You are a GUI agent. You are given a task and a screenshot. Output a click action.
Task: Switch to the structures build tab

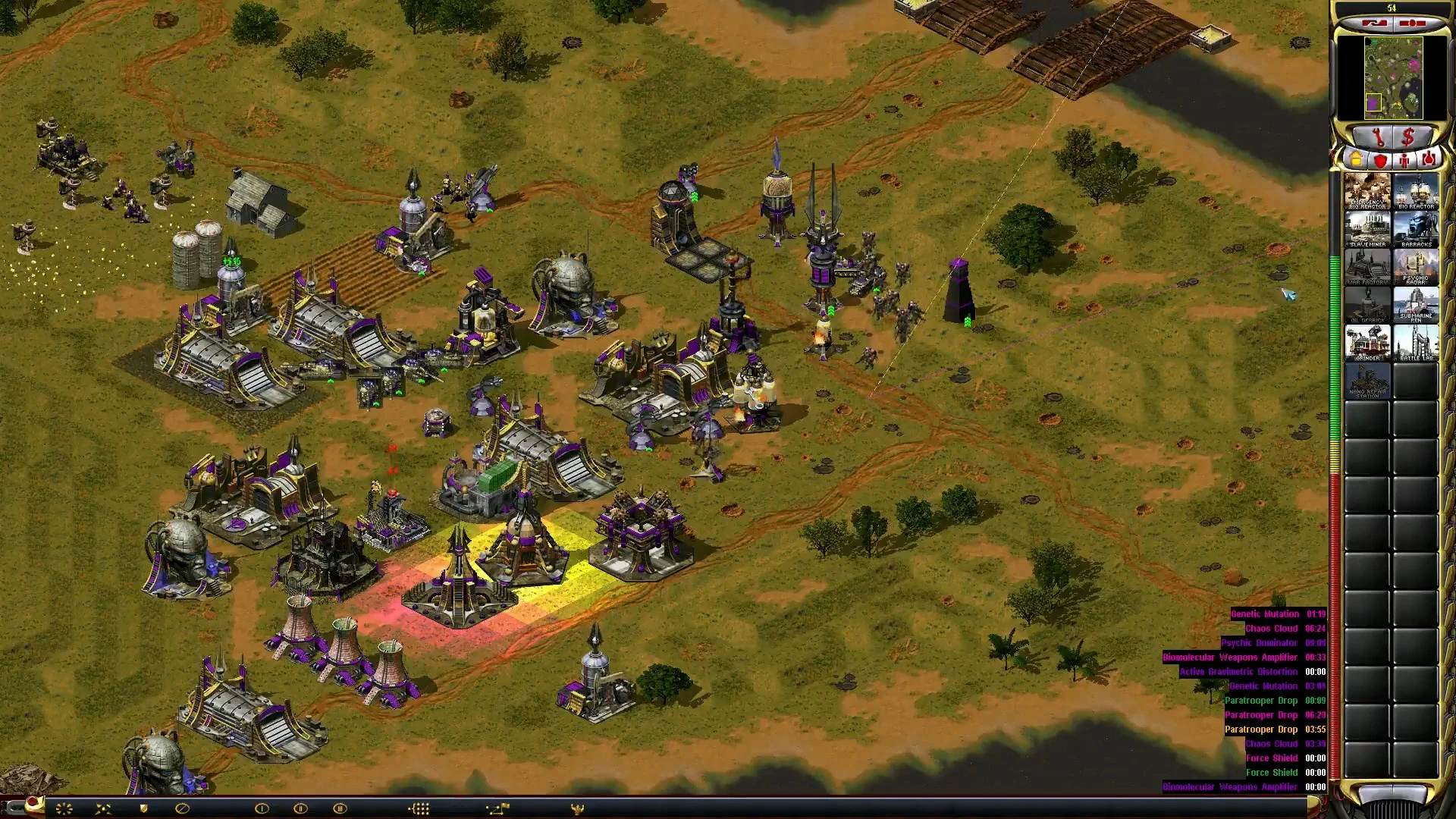(1356, 160)
